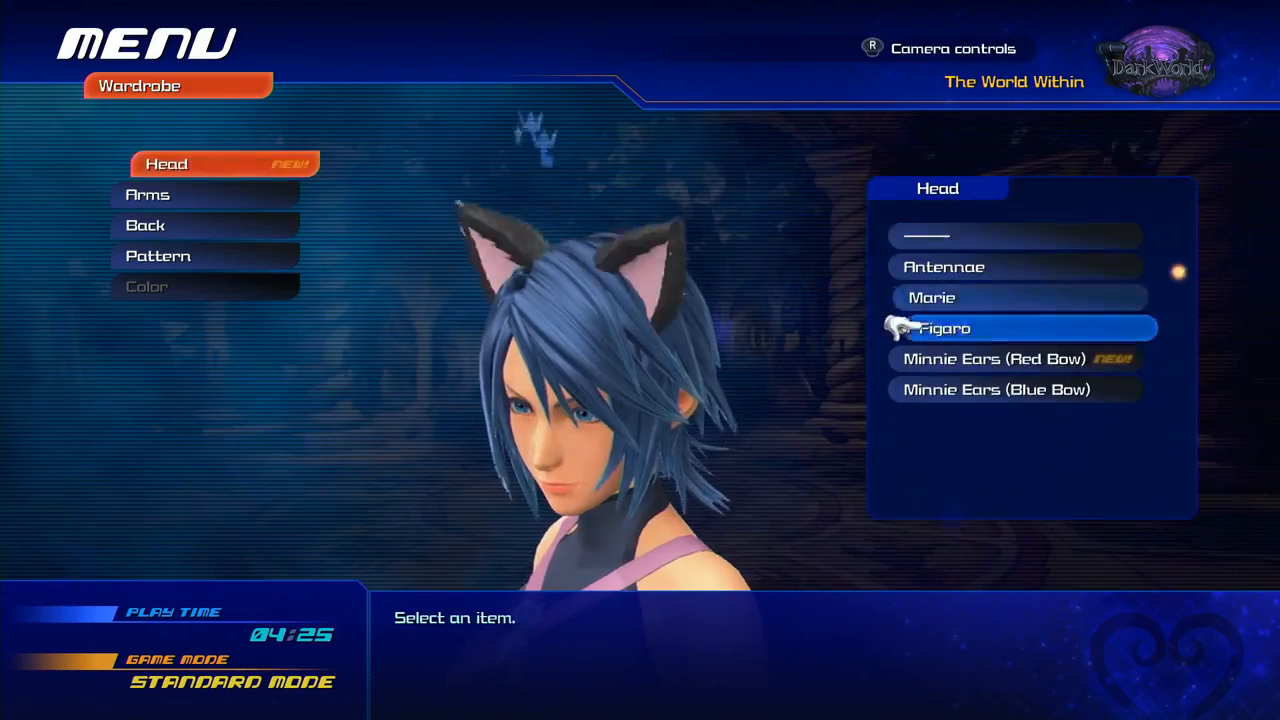Choose the Back wardrobe category
The height and width of the screenshot is (720, 1280).
coord(205,226)
